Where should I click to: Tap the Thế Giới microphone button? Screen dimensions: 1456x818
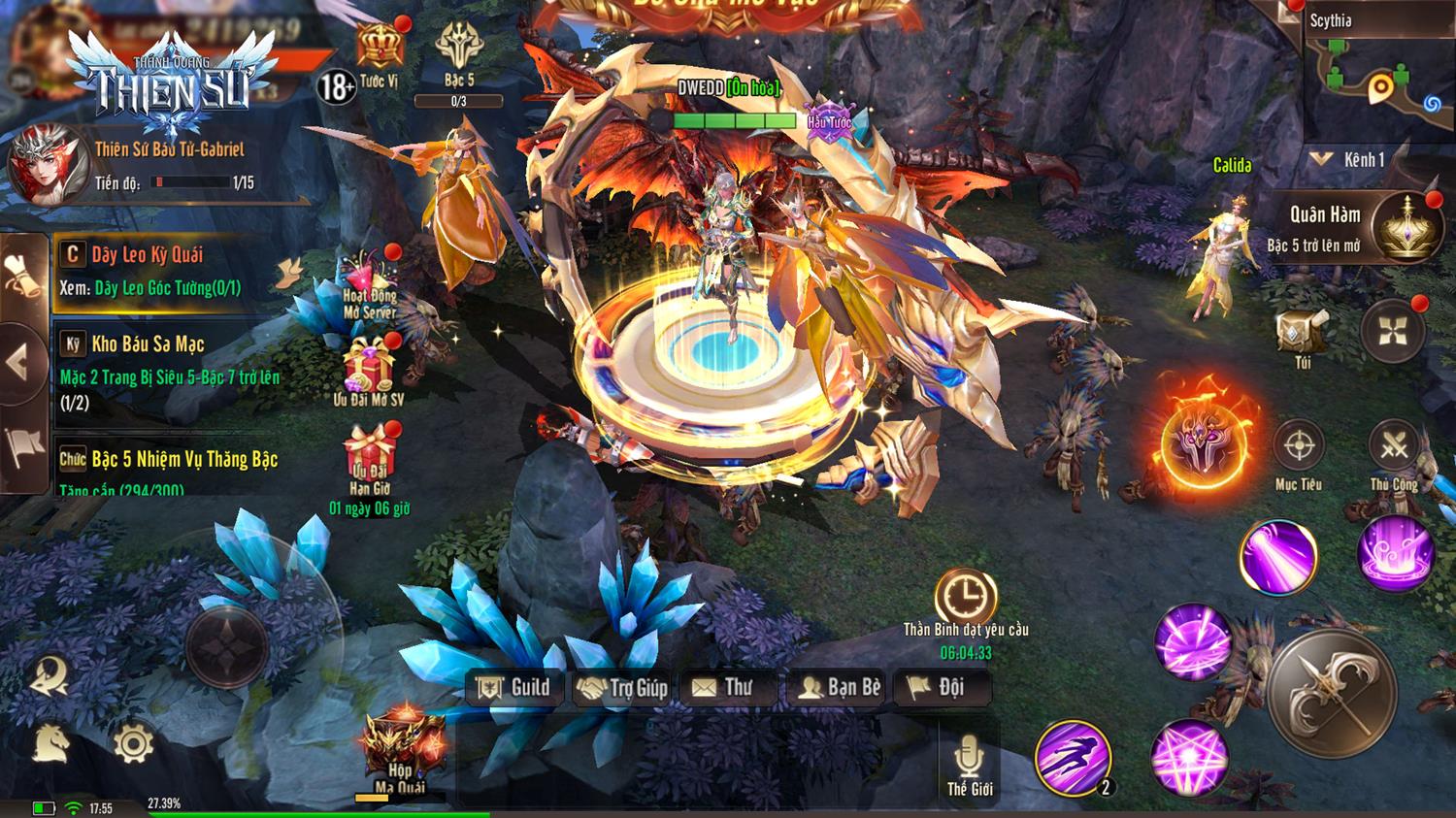point(969,761)
